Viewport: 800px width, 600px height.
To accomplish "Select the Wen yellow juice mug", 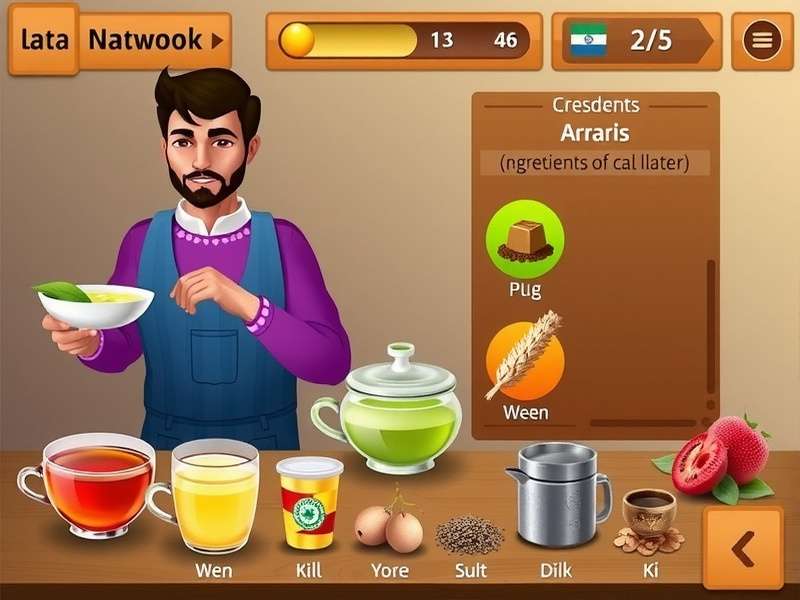I will click(212, 495).
